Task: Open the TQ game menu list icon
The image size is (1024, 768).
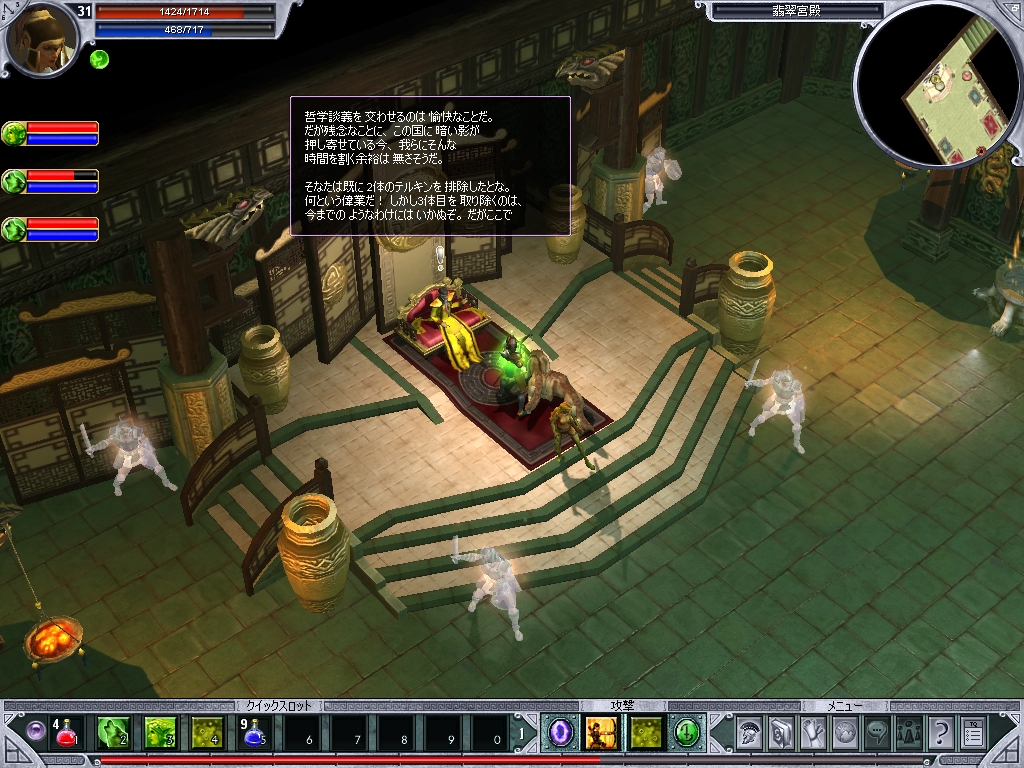Action: tap(972, 734)
